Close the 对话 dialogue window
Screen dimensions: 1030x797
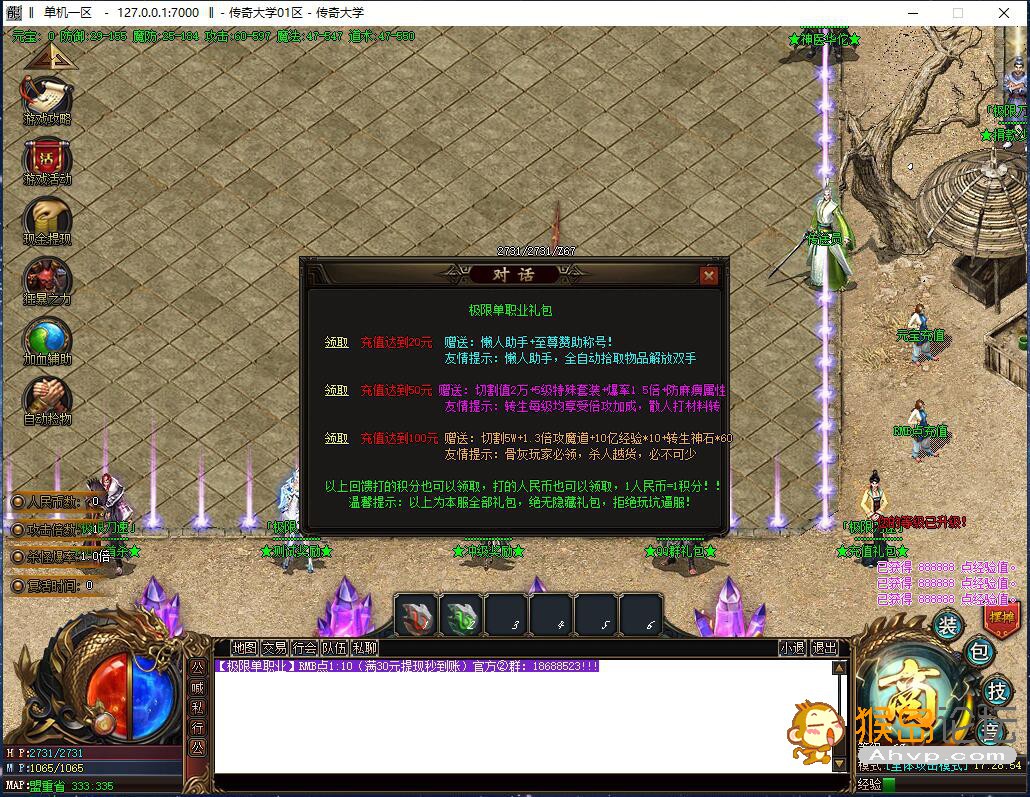(x=709, y=275)
